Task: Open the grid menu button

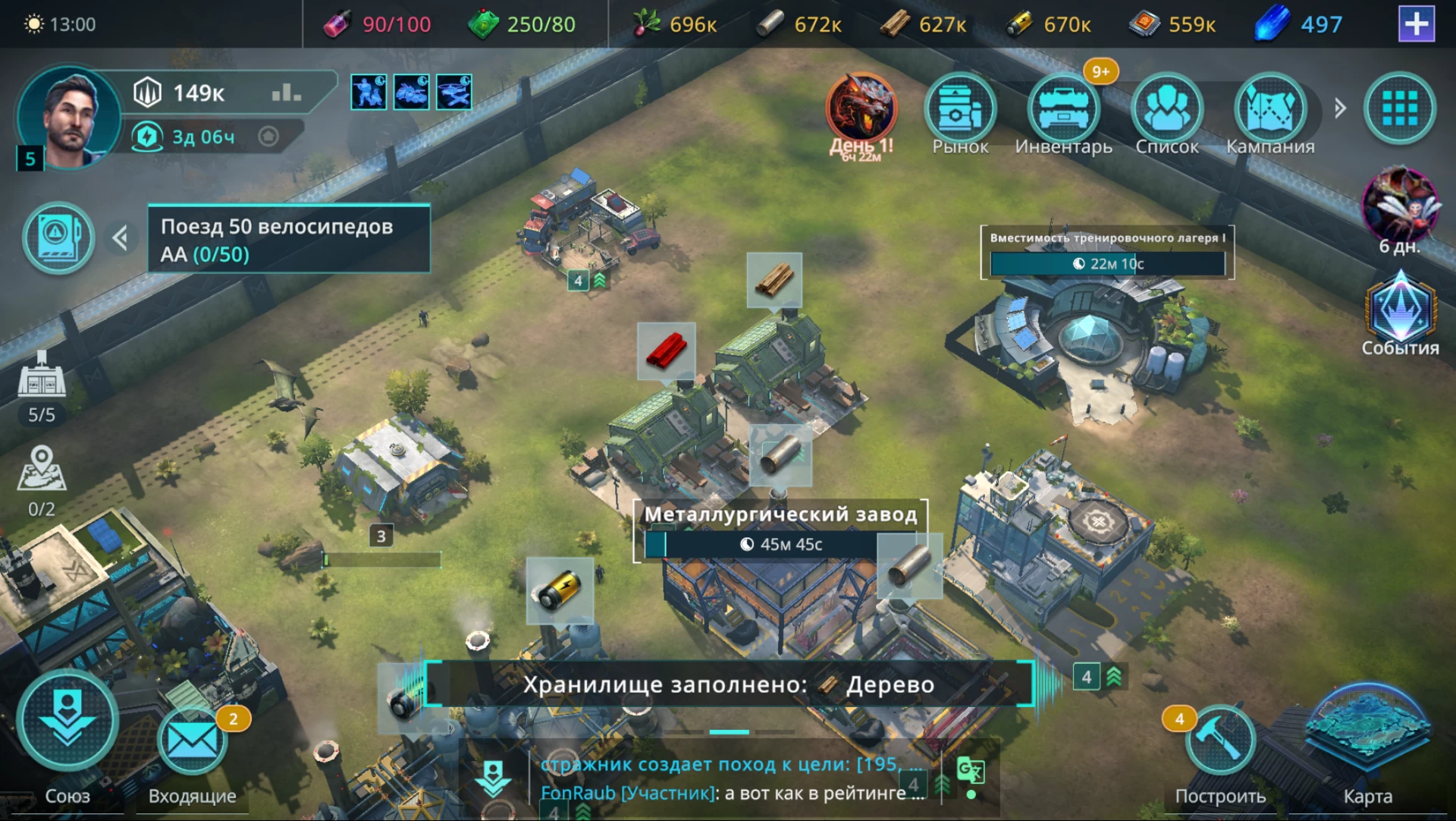Action: tap(1399, 109)
